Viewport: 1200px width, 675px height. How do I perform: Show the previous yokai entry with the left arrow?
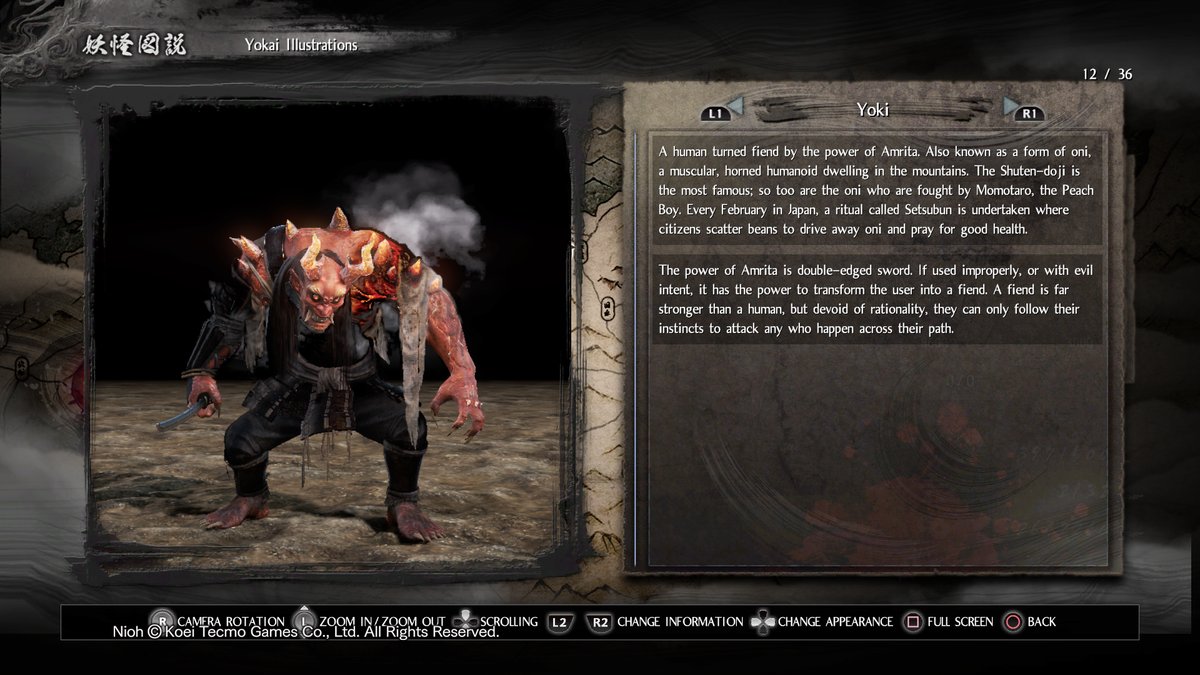(735, 105)
